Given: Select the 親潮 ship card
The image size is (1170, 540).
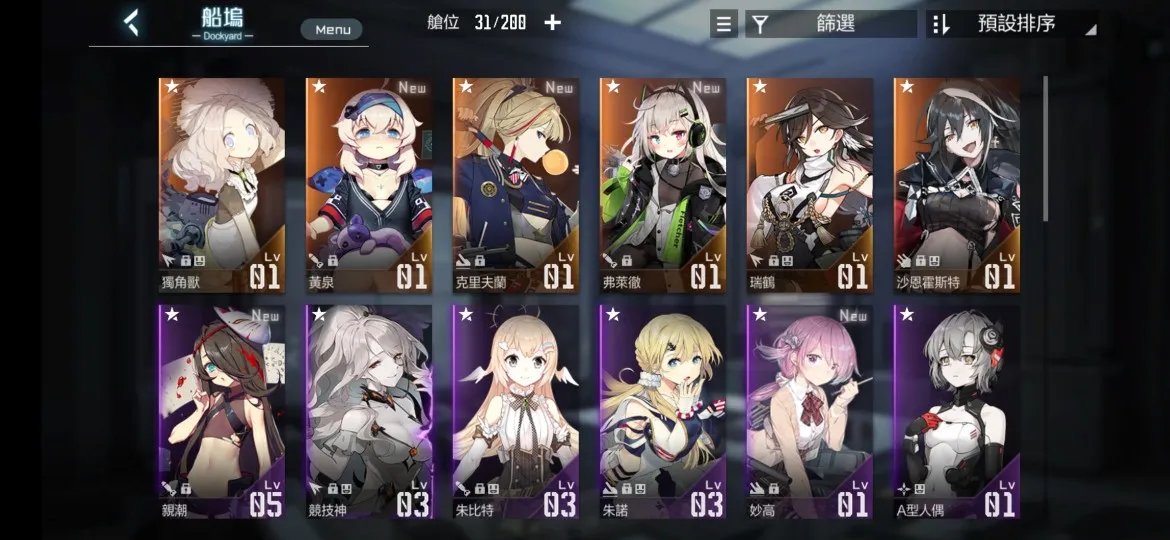Looking at the screenshot, I should coord(221,412).
